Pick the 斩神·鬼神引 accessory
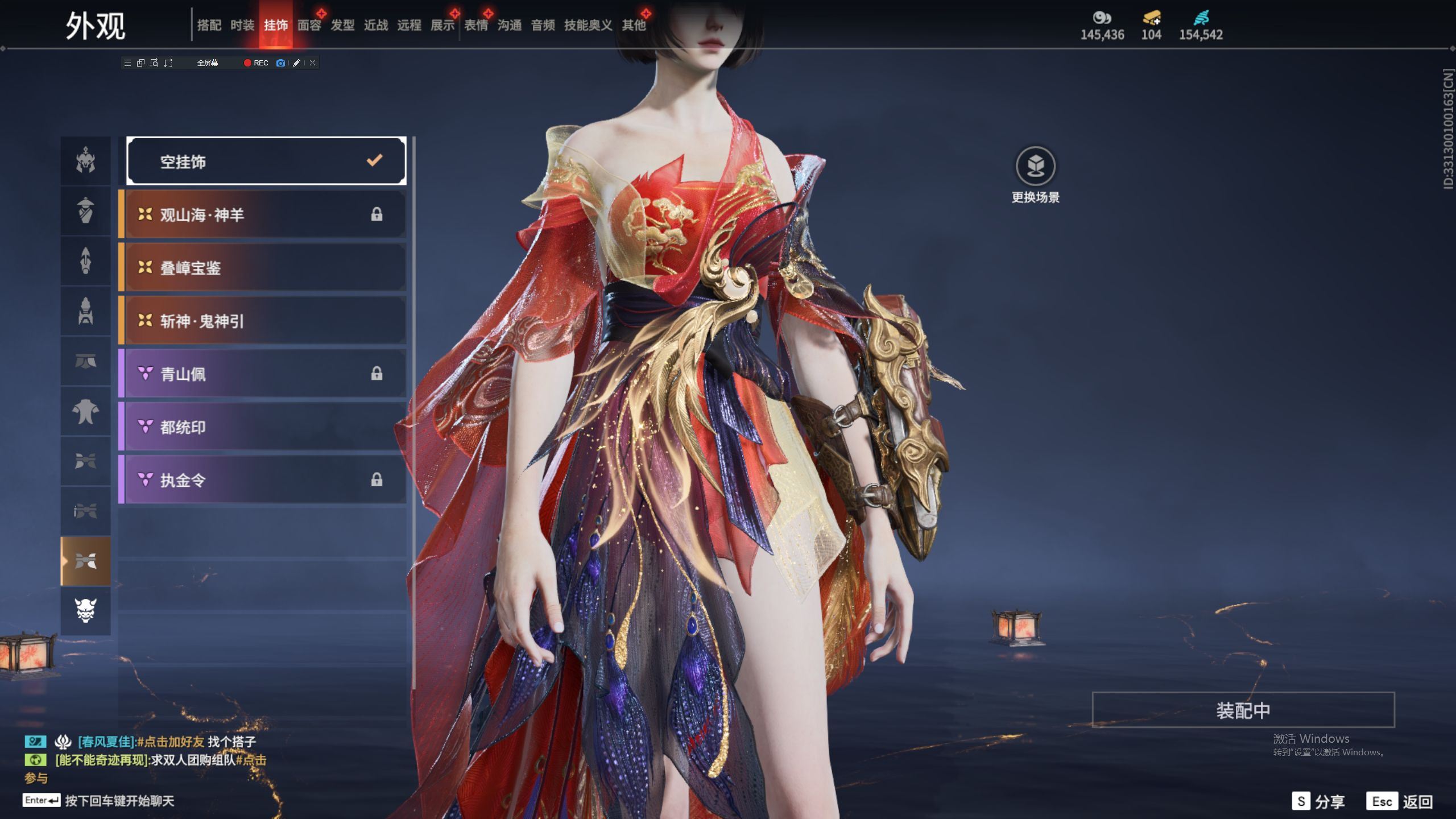Viewport: 1456px width, 819px height. click(263, 321)
